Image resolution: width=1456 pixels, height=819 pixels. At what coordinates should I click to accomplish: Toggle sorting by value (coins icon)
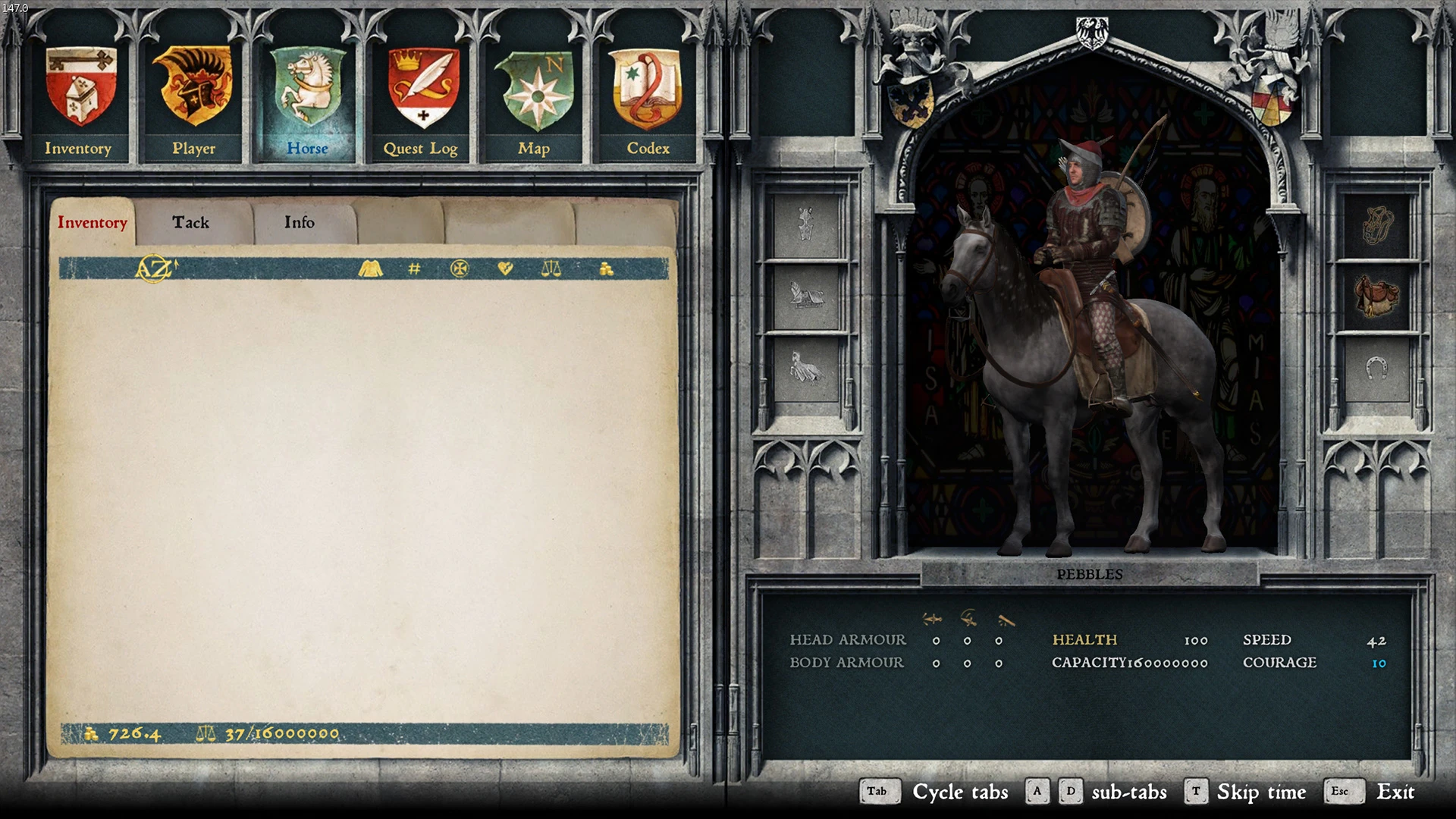[607, 269]
